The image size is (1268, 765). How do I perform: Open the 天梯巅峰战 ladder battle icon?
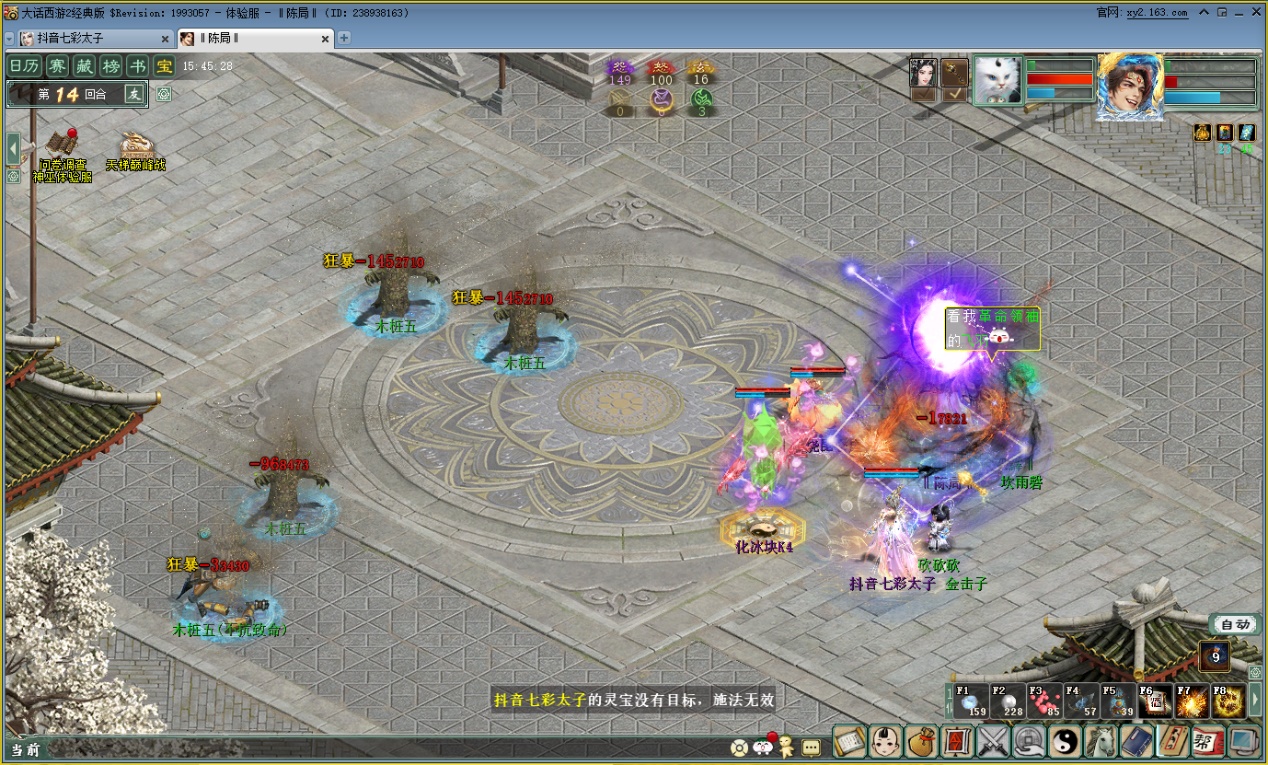[136, 152]
